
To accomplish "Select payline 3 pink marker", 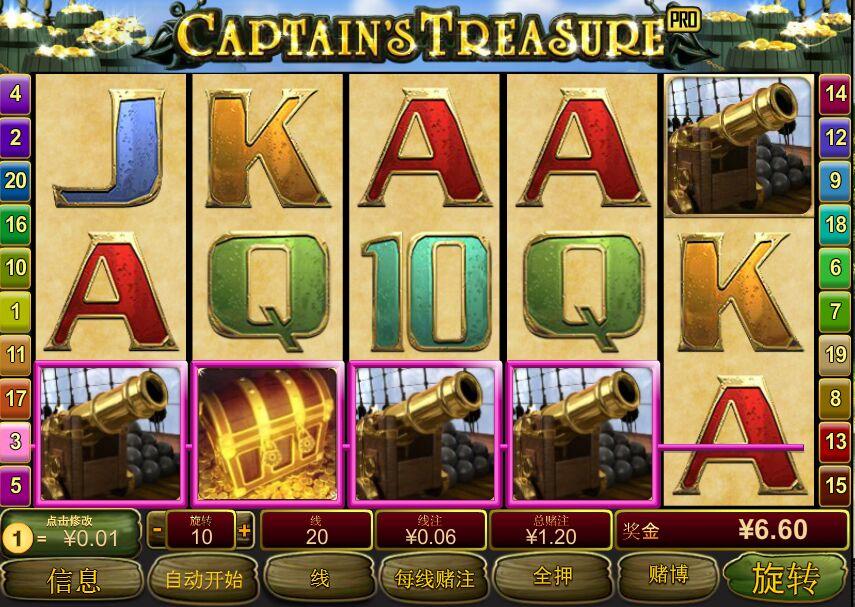I will pos(16,441).
